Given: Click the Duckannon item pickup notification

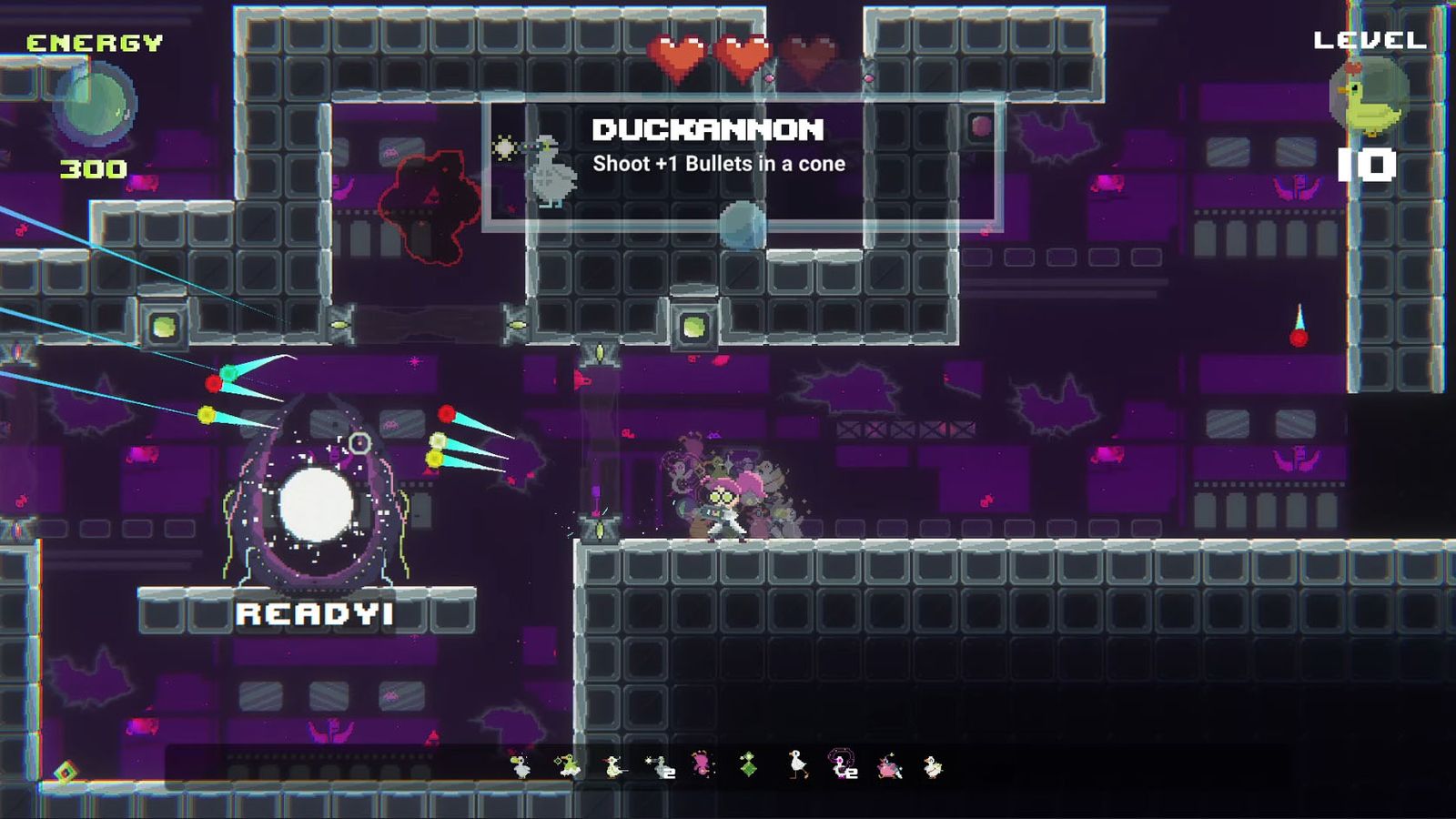Looking at the screenshot, I should (742, 162).
